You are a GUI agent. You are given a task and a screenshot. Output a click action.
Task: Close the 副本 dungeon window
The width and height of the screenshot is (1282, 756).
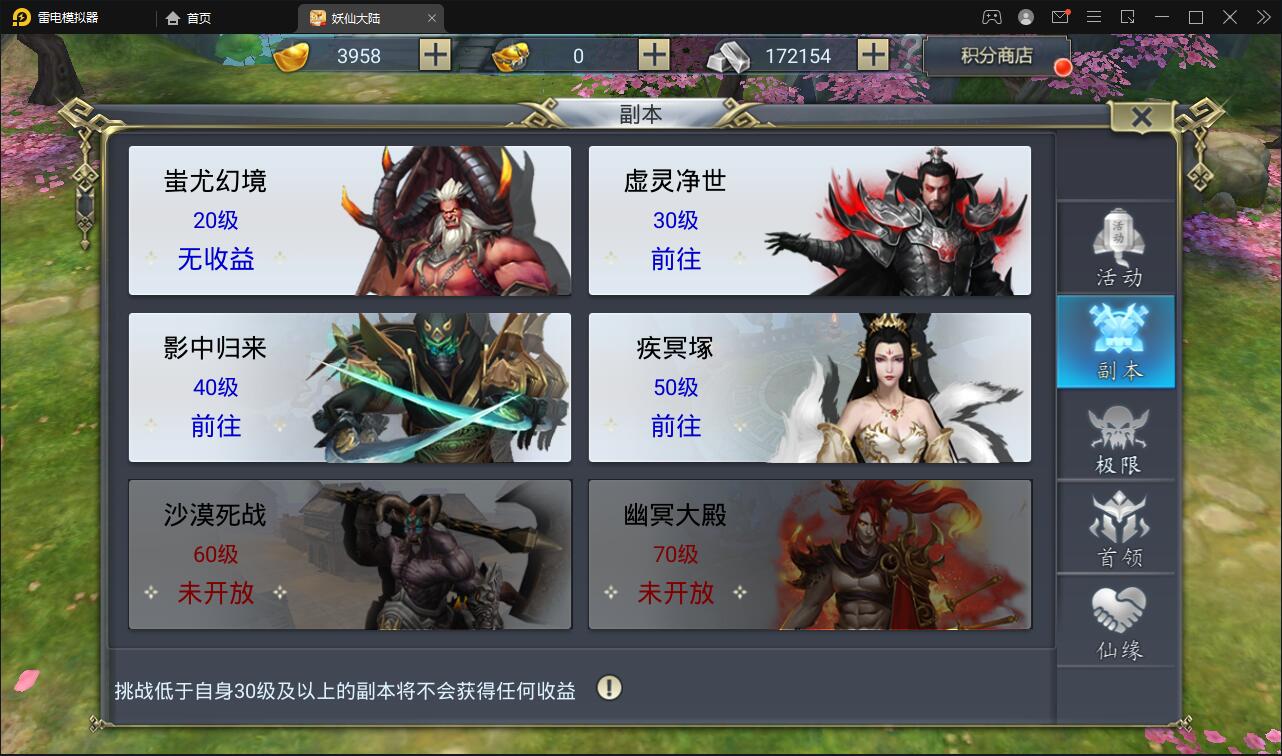[x=1143, y=116]
